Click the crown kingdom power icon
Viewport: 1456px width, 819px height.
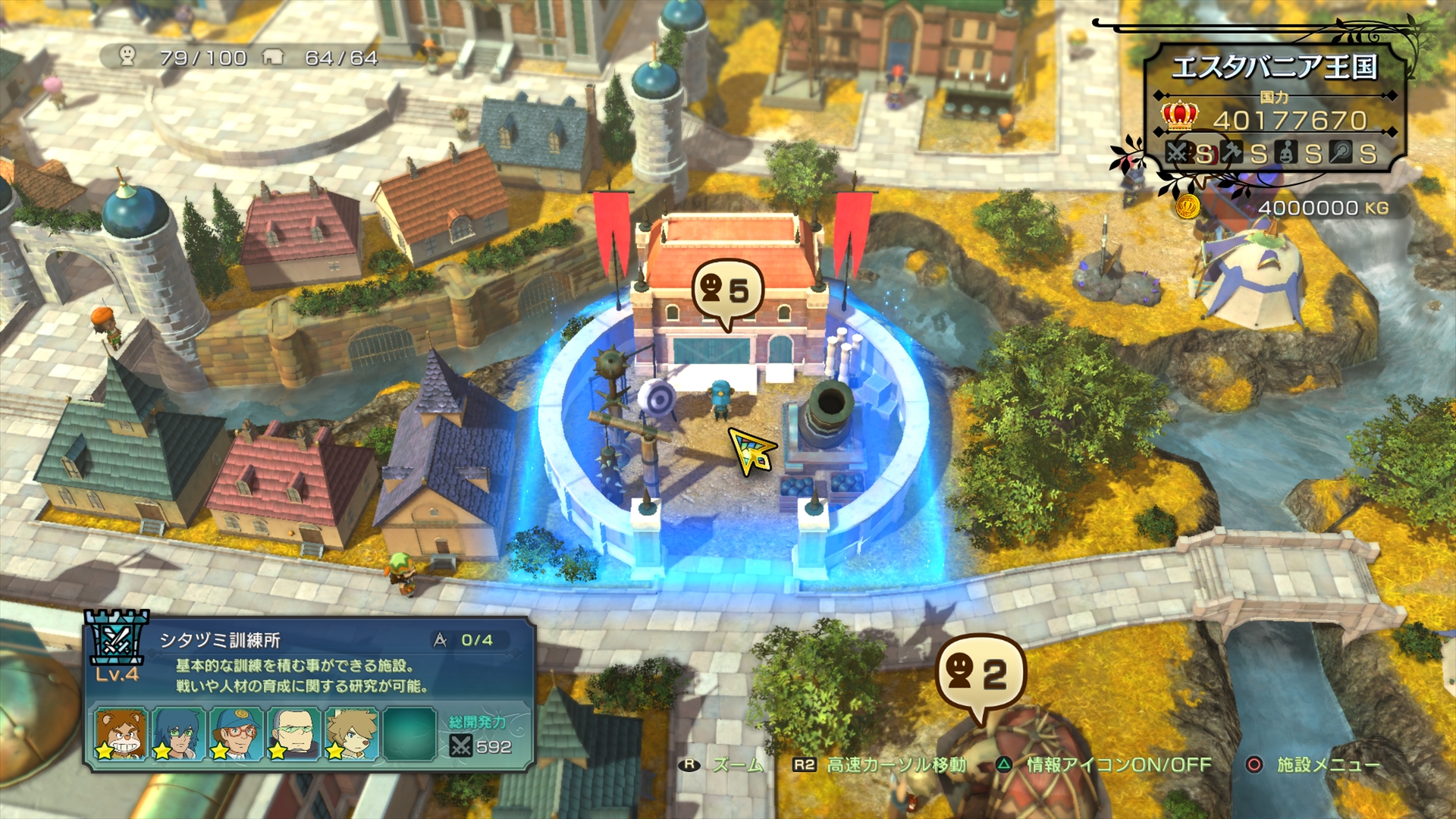click(x=1178, y=116)
